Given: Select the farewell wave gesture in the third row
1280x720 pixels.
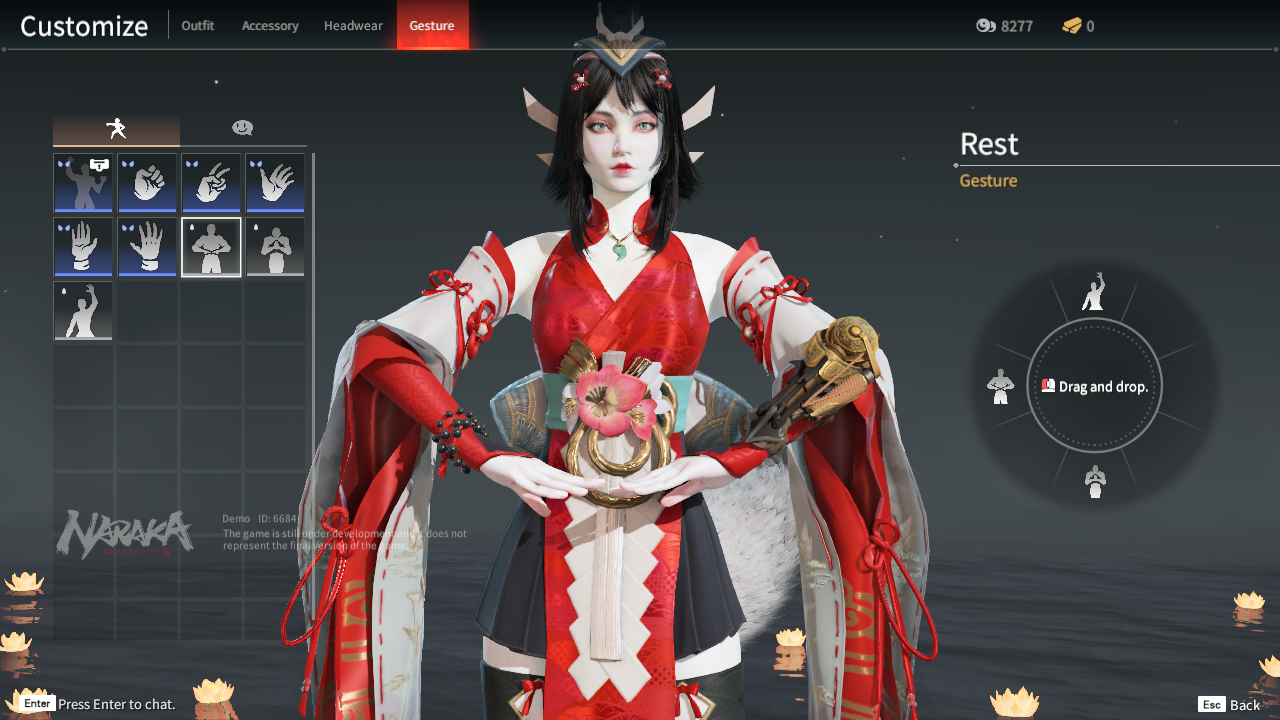Looking at the screenshot, I should coord(83,311).
